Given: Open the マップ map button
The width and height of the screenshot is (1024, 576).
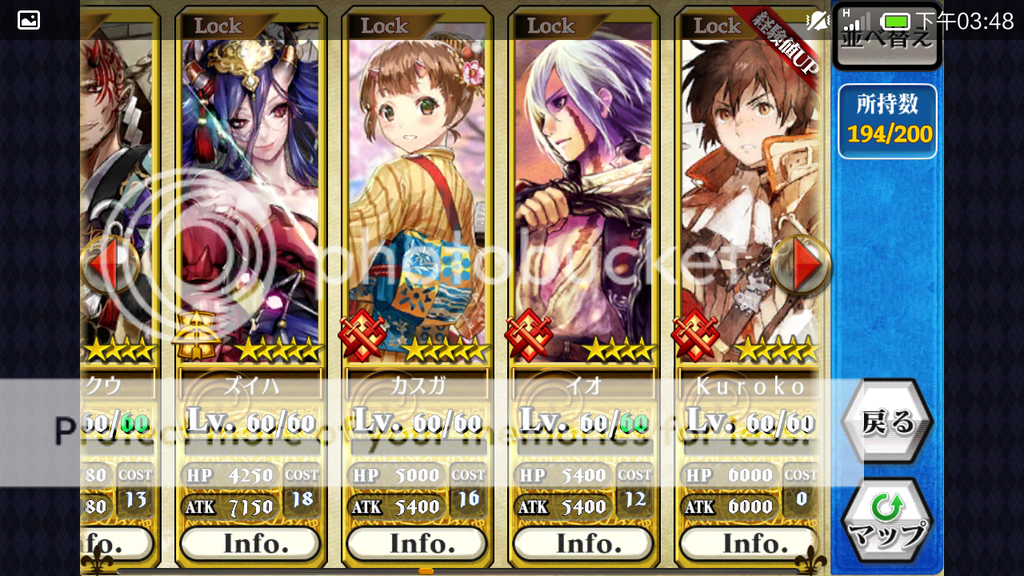Looking at the screenshot, I should pos(886,521).
